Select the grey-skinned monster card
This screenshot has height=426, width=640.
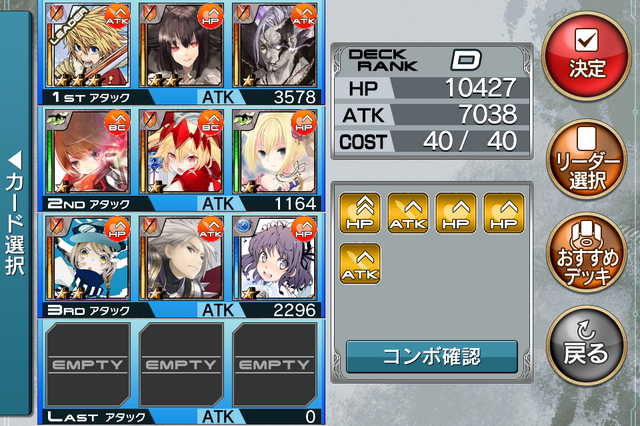(272, 46)
